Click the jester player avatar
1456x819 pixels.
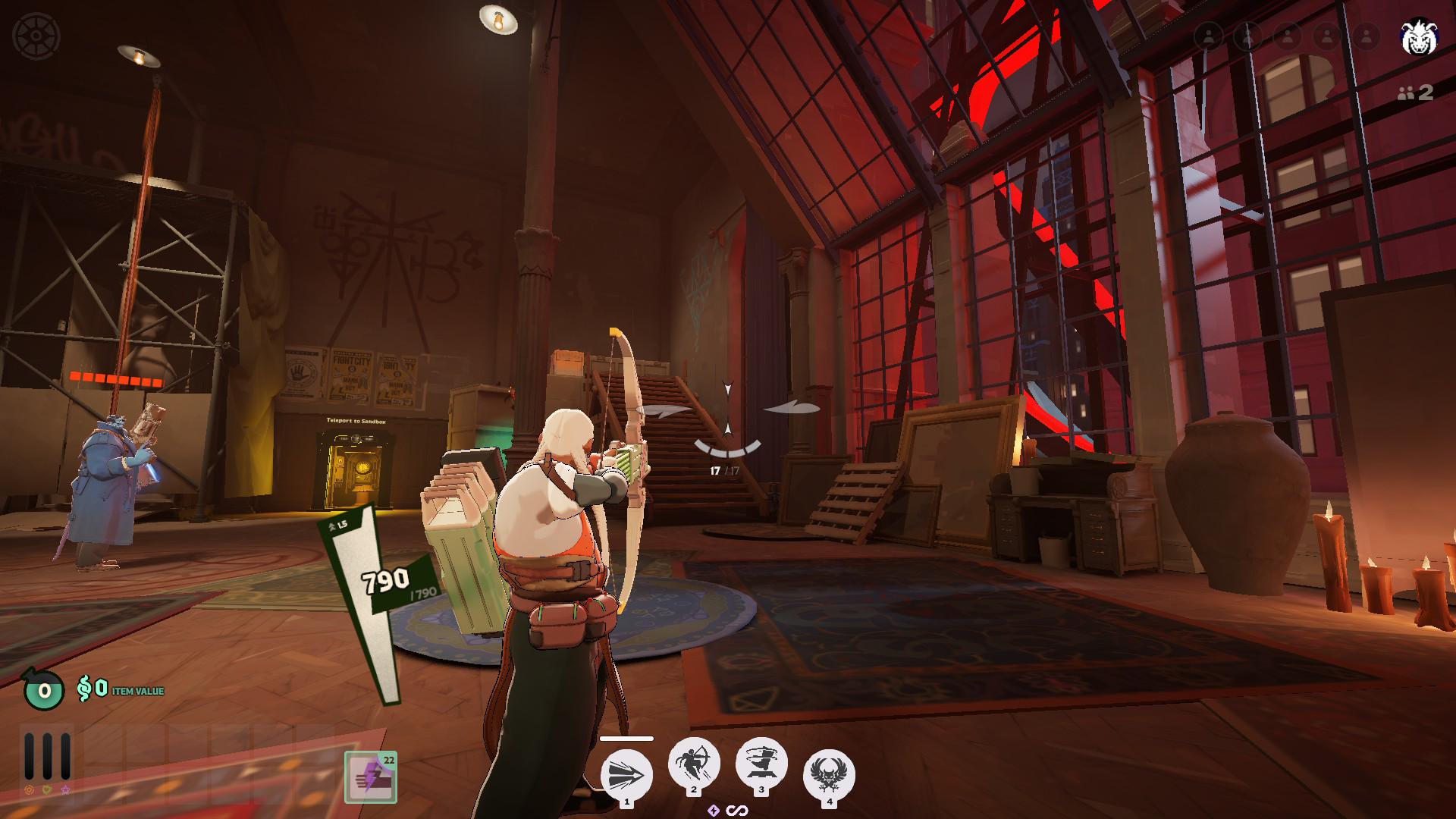click(x=1417, y=37)
